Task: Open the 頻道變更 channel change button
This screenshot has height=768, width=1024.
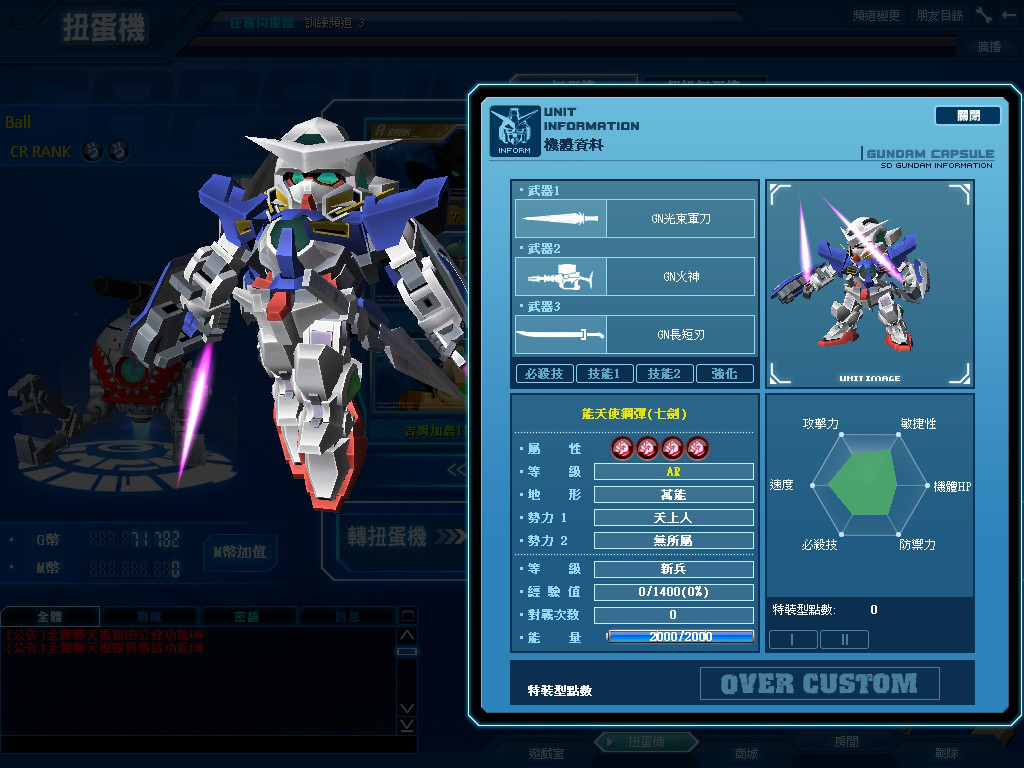Action: coord(876,16)
